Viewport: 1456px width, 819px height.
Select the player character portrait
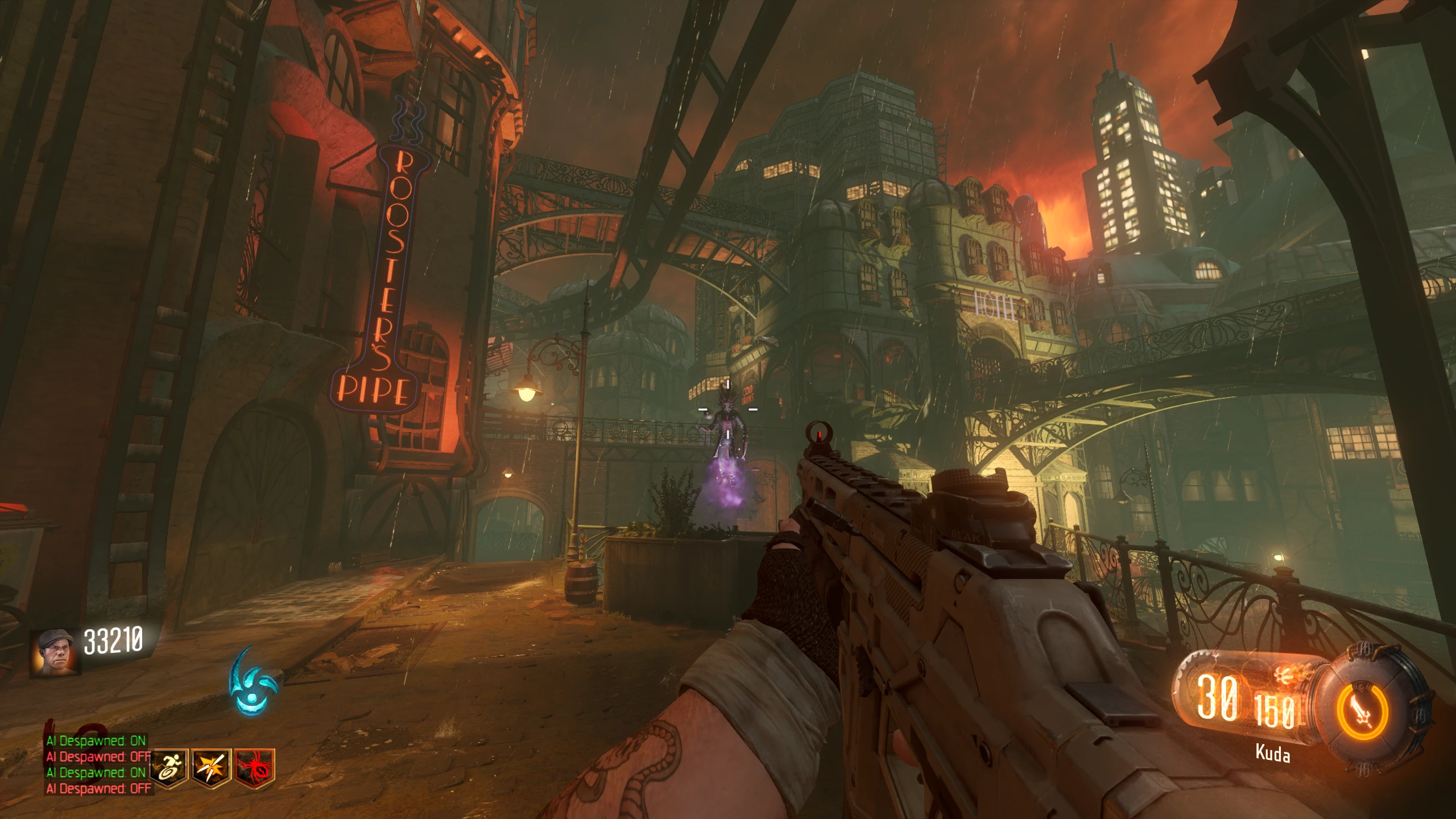pyautogui.click(x=55, y=652)
